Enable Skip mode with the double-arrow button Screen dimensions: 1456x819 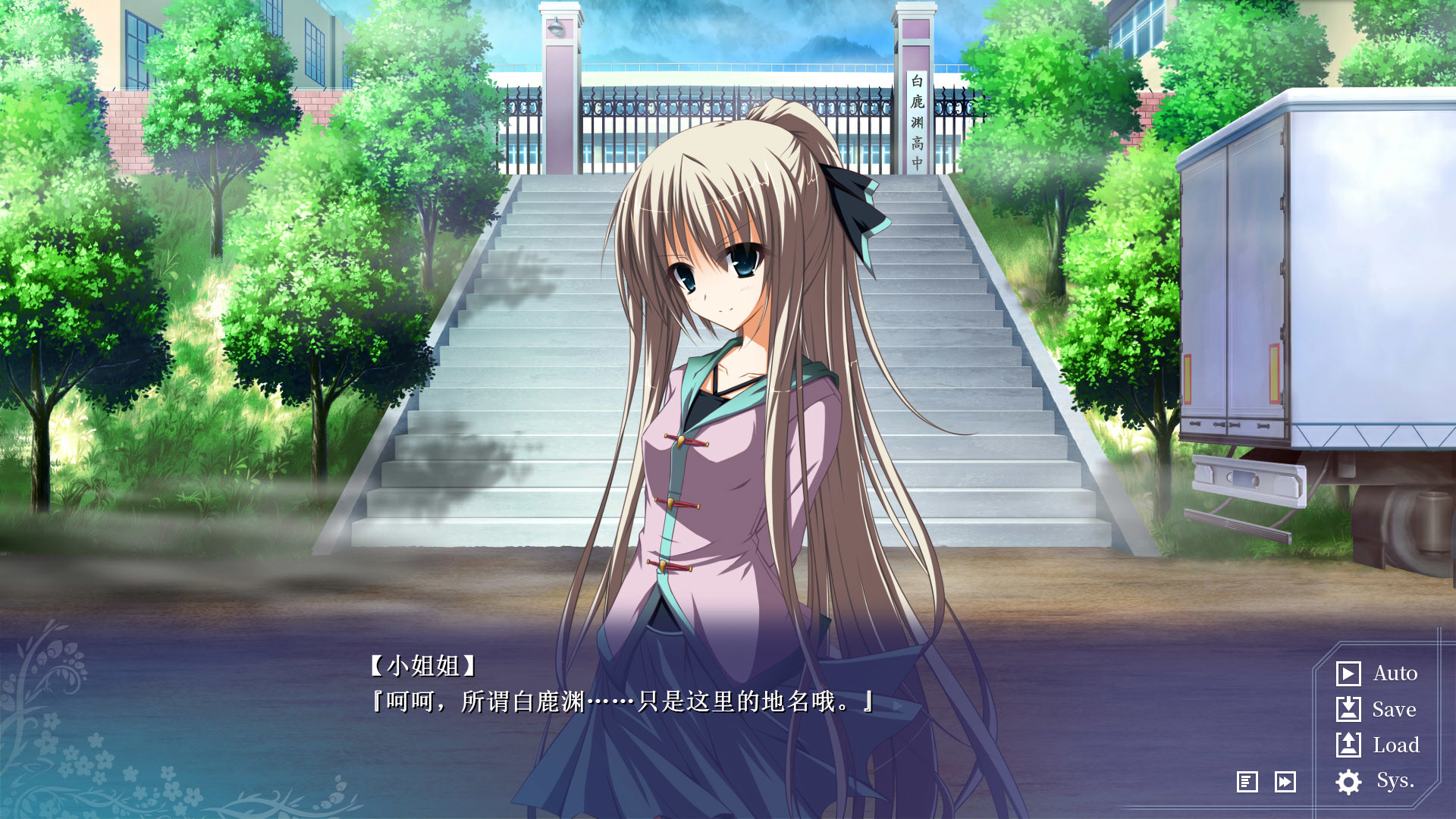[1285, 782]
